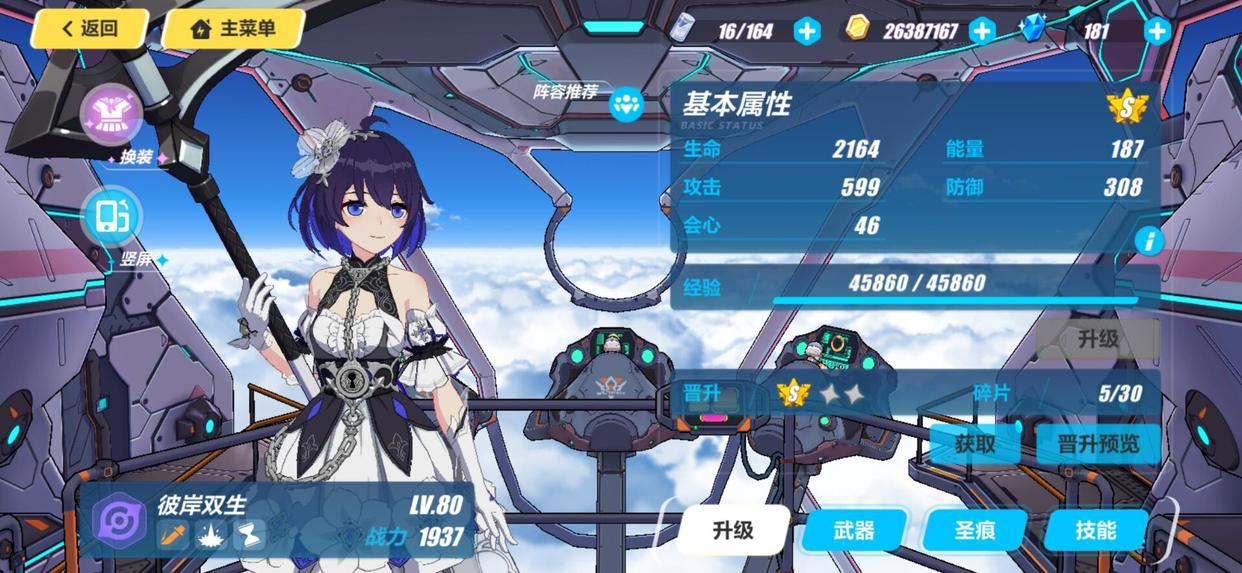Click the greyed 升级 level-up button
Image resolution: width=1242 pixels, height=573 pixels.
pyautogui.click(x=1097, y=338)
